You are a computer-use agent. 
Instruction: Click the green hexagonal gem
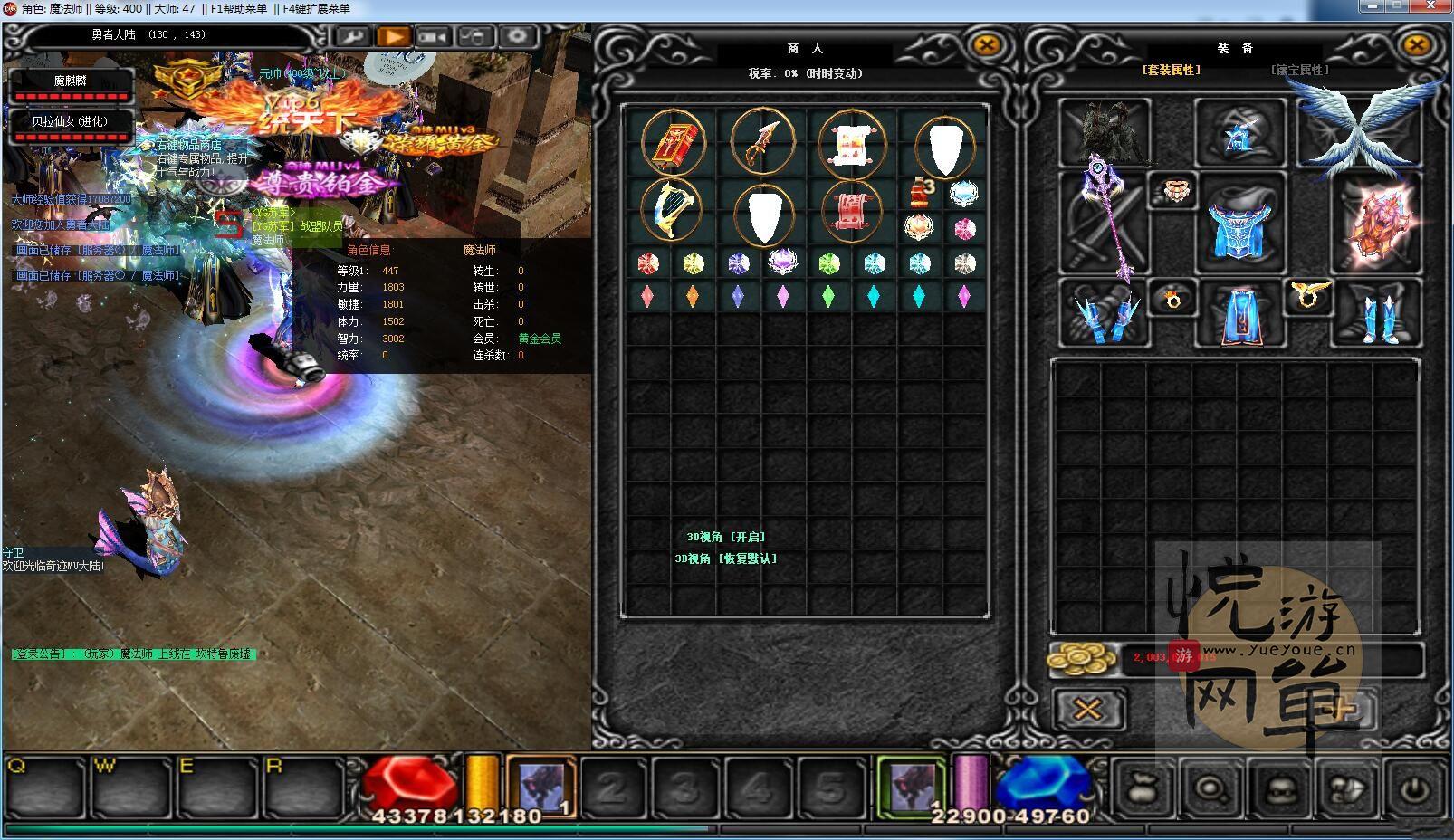click(x=828, y=263)
